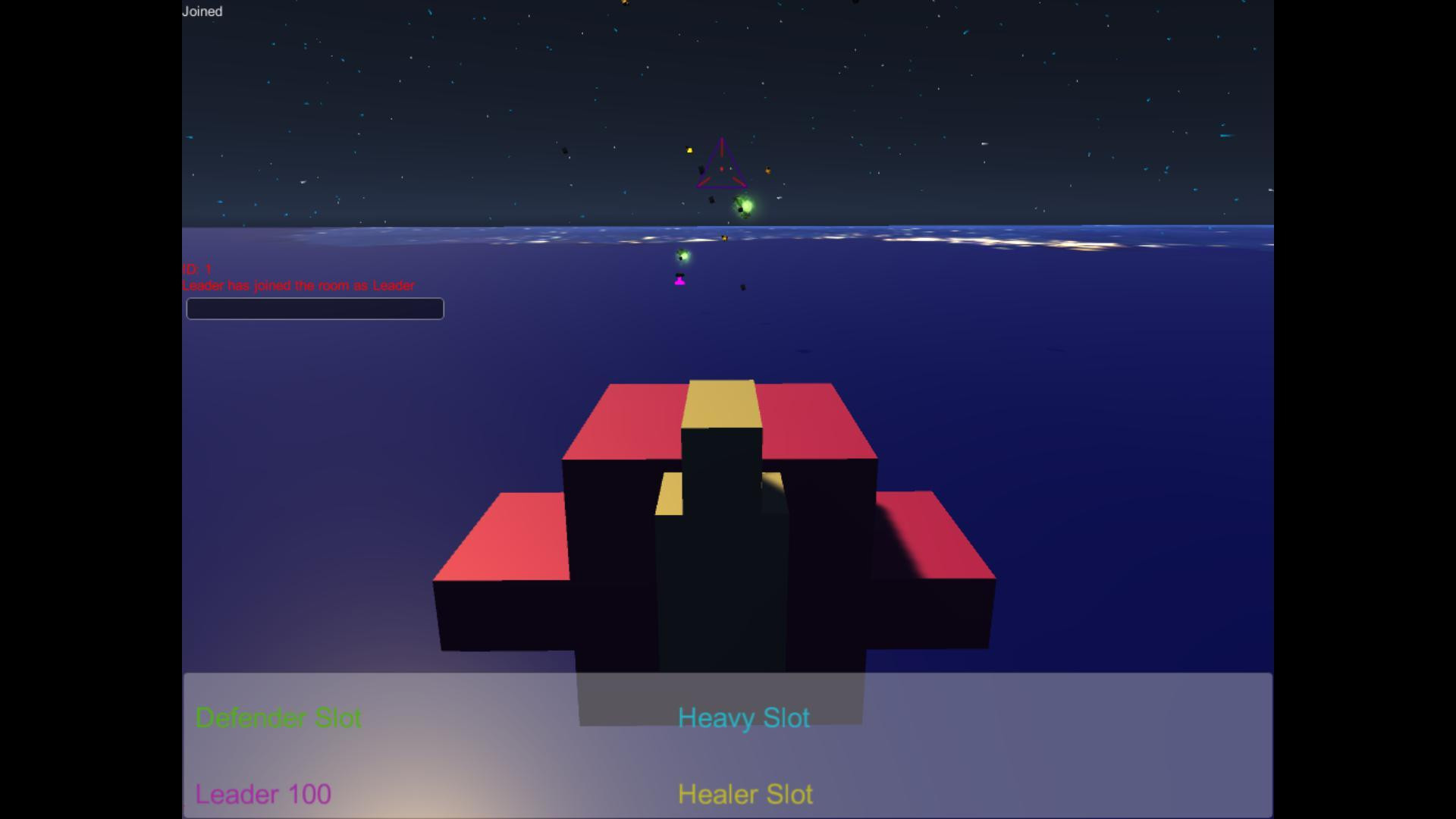1456x819 pixels.
Task: Click the ID: 1 label
Action: point(196,268)
